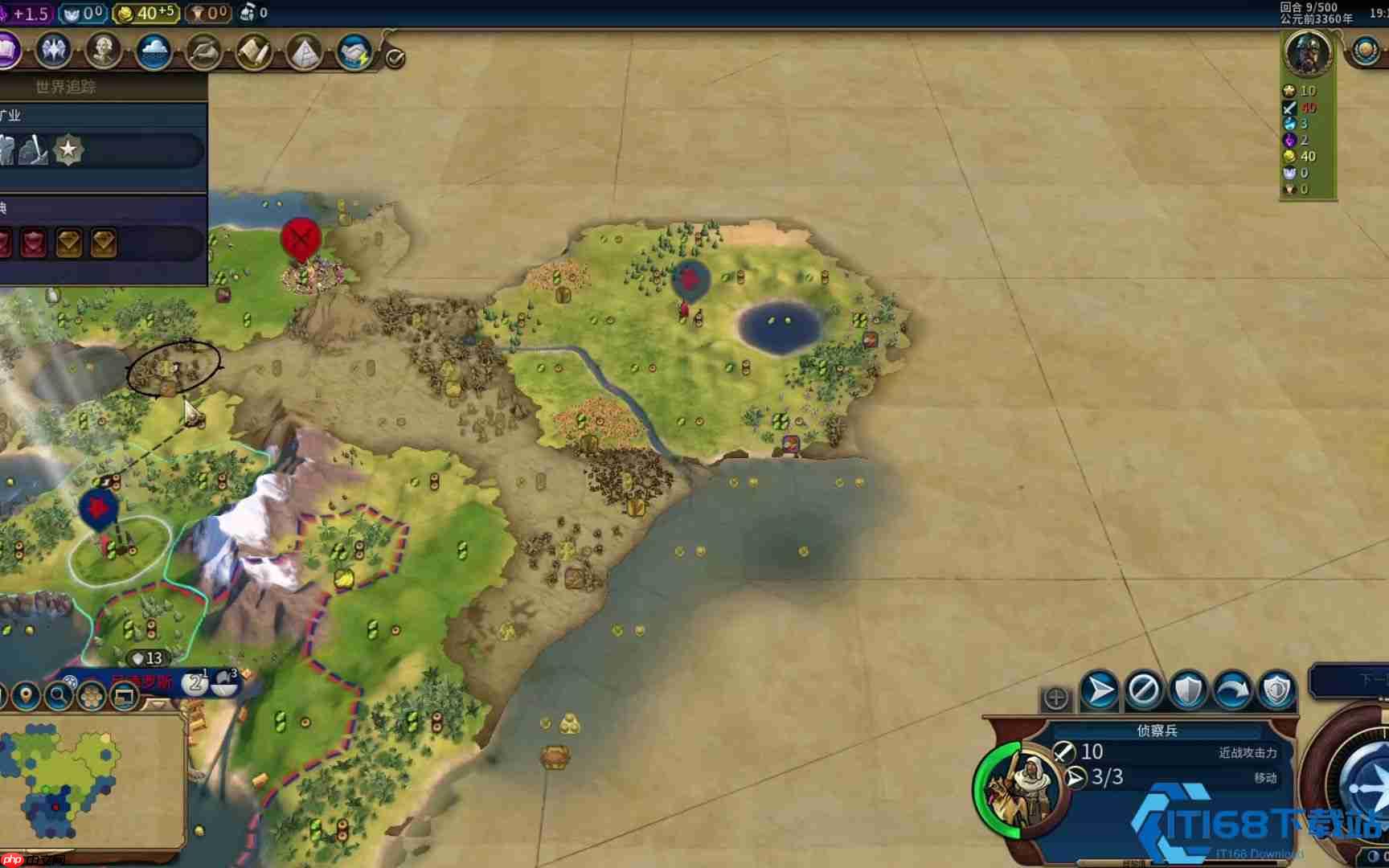Image resolution: width=1389 pixels, height=868 pixels.
Task: Open the civics tree
Action: [50, 51]
